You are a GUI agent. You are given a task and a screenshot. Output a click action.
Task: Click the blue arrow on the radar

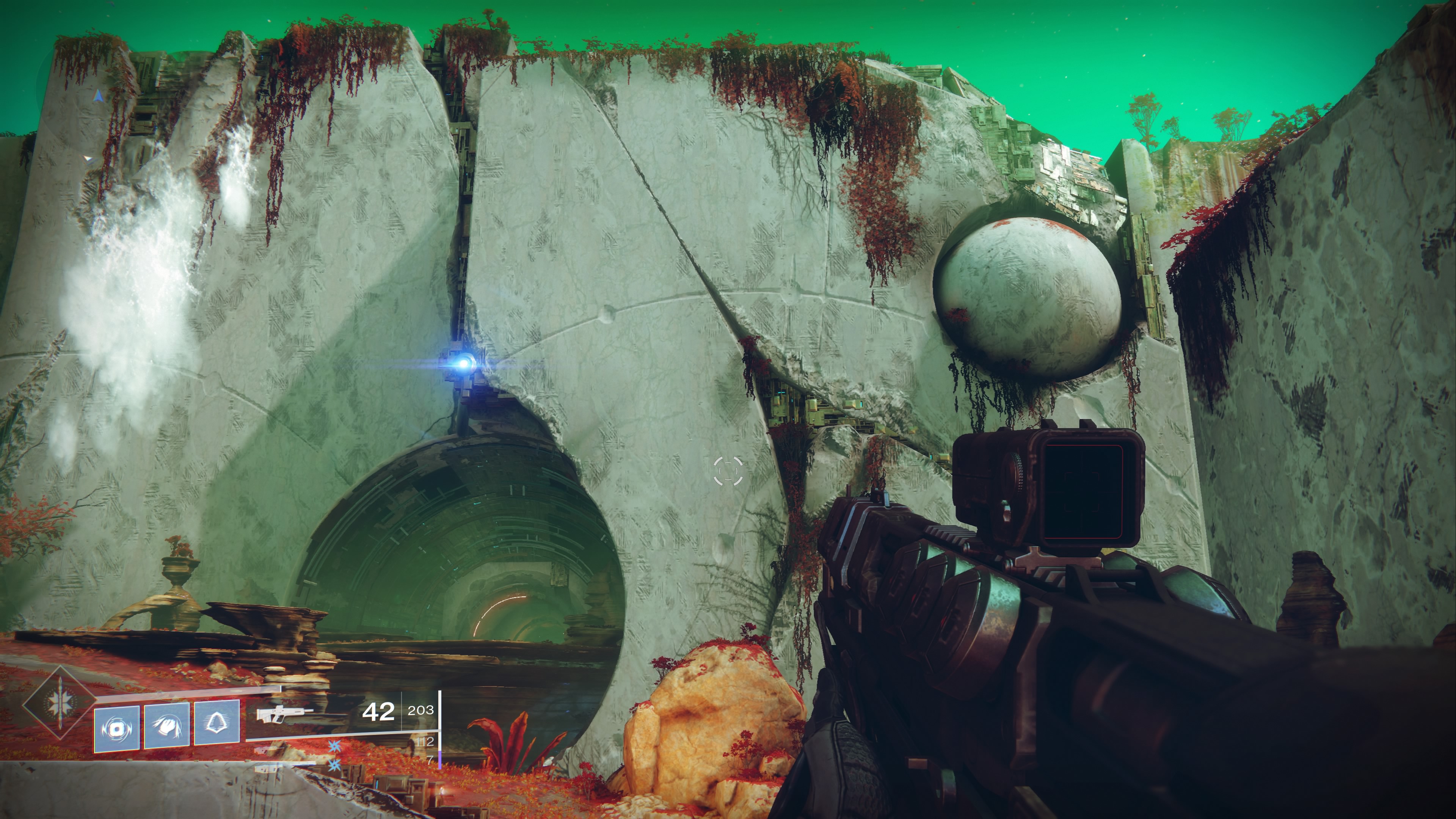[x=99, y=96]
